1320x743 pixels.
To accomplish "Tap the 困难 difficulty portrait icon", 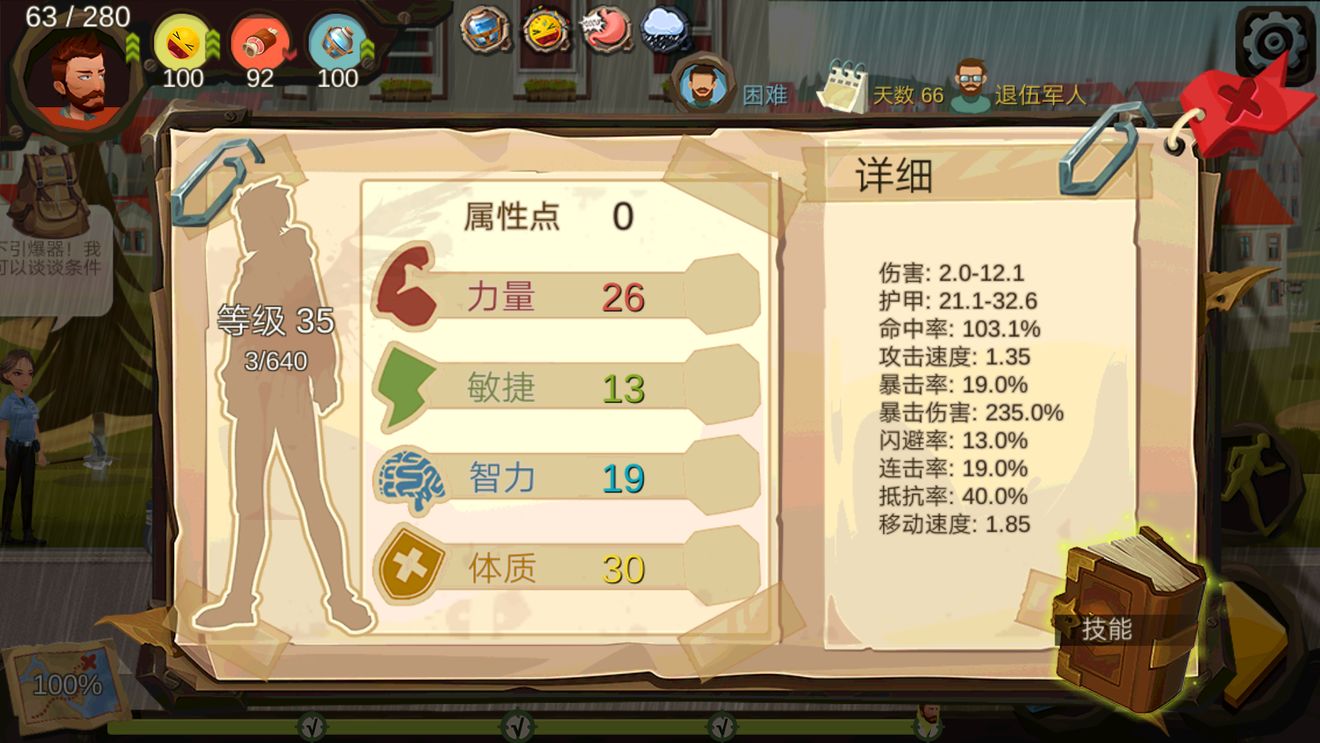I will pos(702,85).
